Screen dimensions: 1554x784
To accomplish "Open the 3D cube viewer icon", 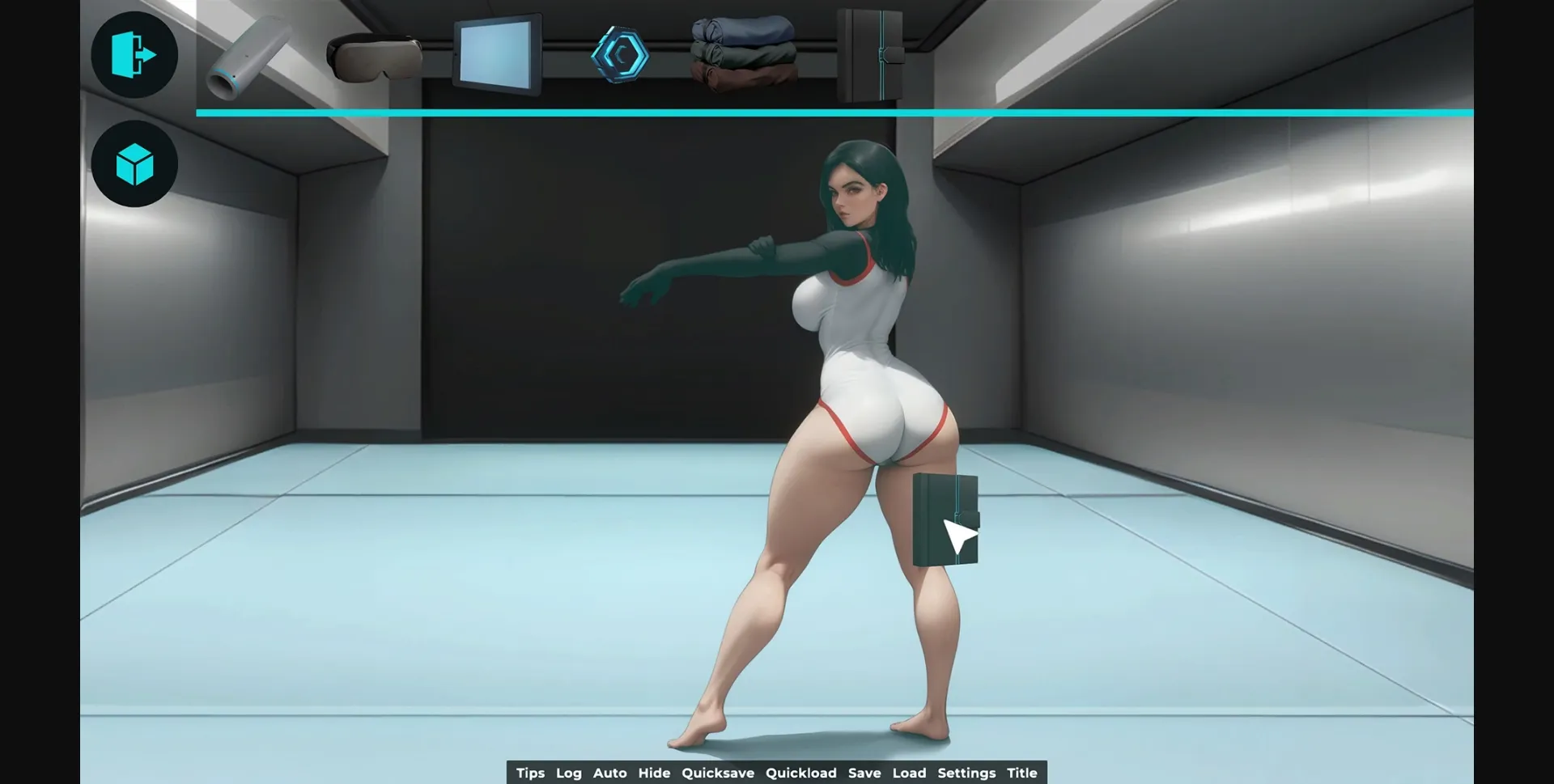I will click(x=134, y=163).
